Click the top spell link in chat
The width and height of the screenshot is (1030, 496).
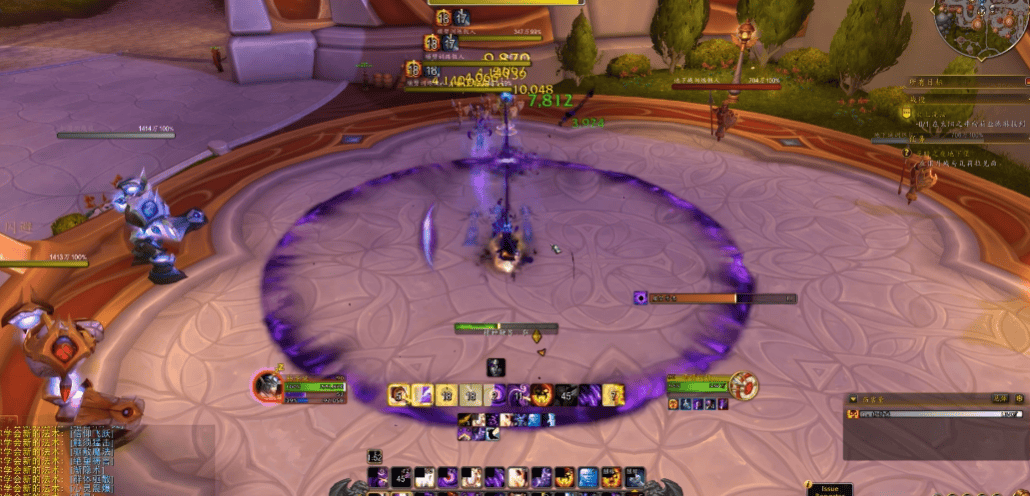[x=91, y=431]
